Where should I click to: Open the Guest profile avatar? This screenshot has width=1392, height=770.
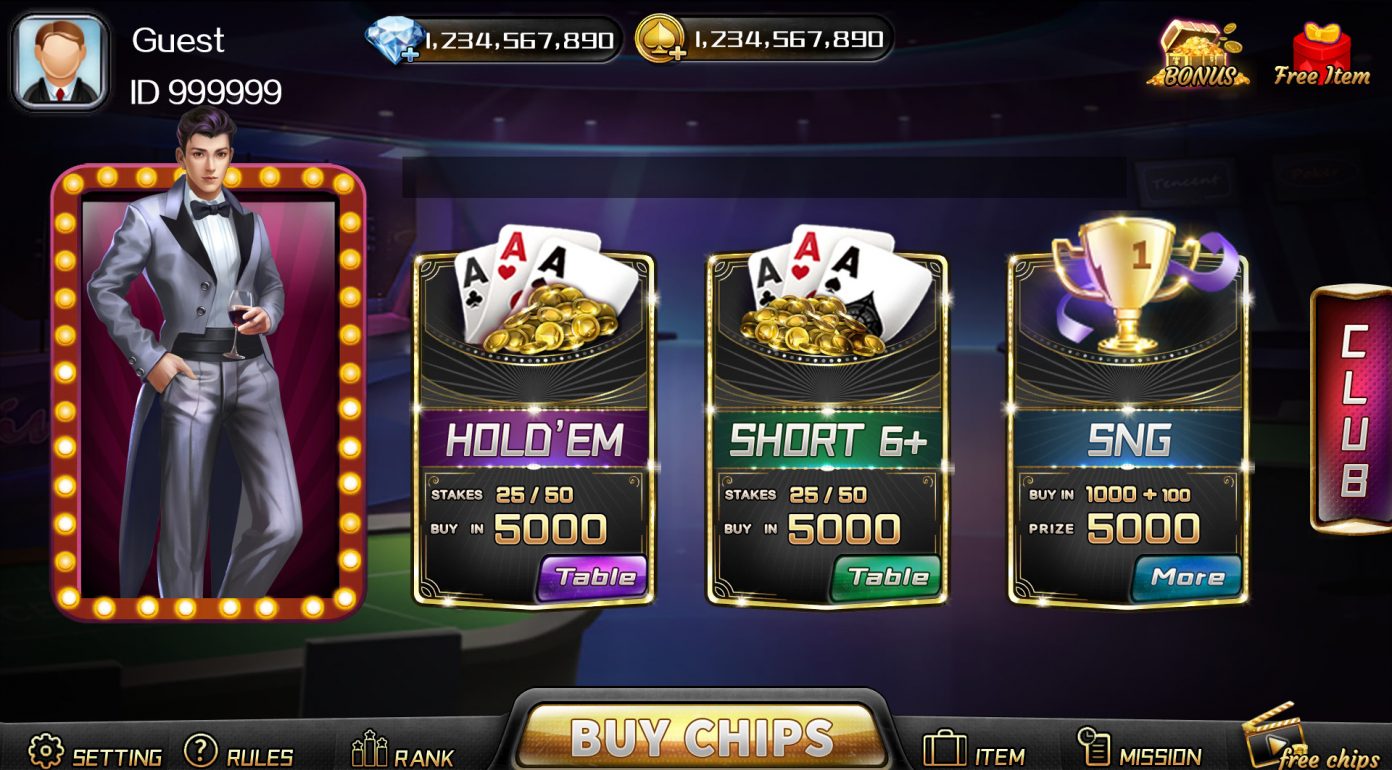[x=60, y=61]
